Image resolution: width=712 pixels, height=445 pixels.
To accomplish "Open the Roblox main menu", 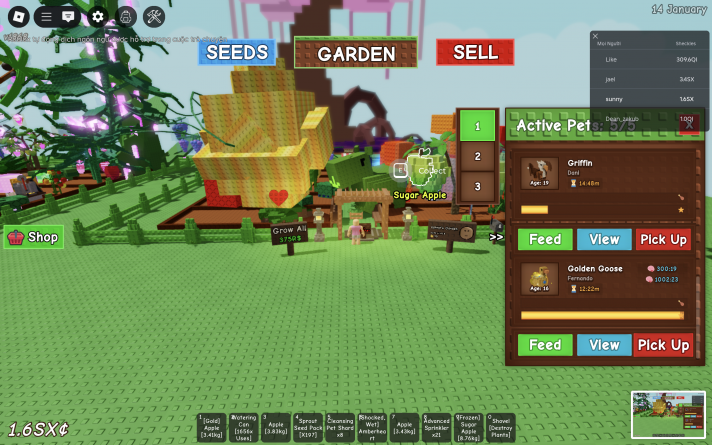I will pos(16,16).
